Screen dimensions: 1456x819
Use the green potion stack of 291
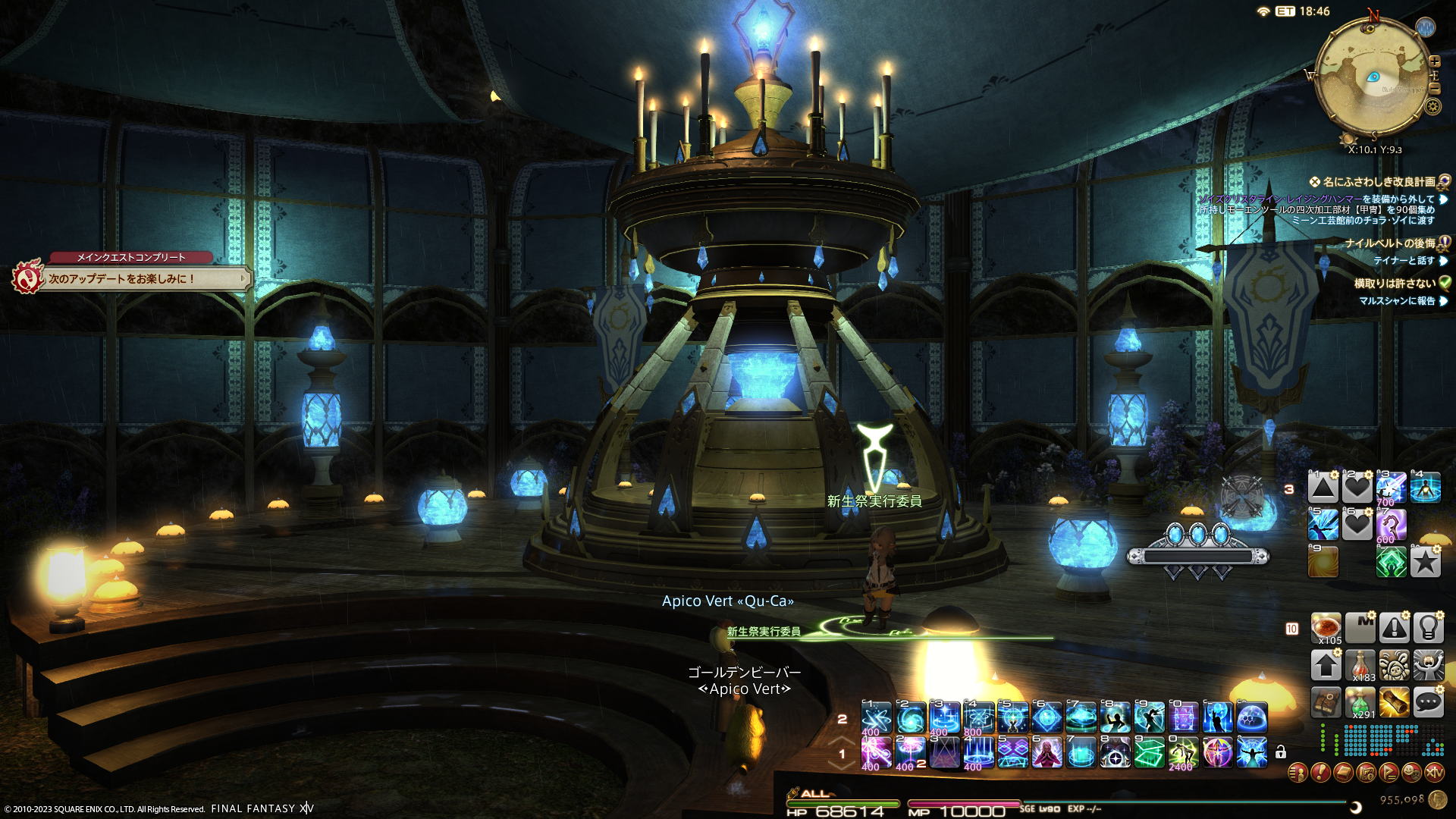1360,702
